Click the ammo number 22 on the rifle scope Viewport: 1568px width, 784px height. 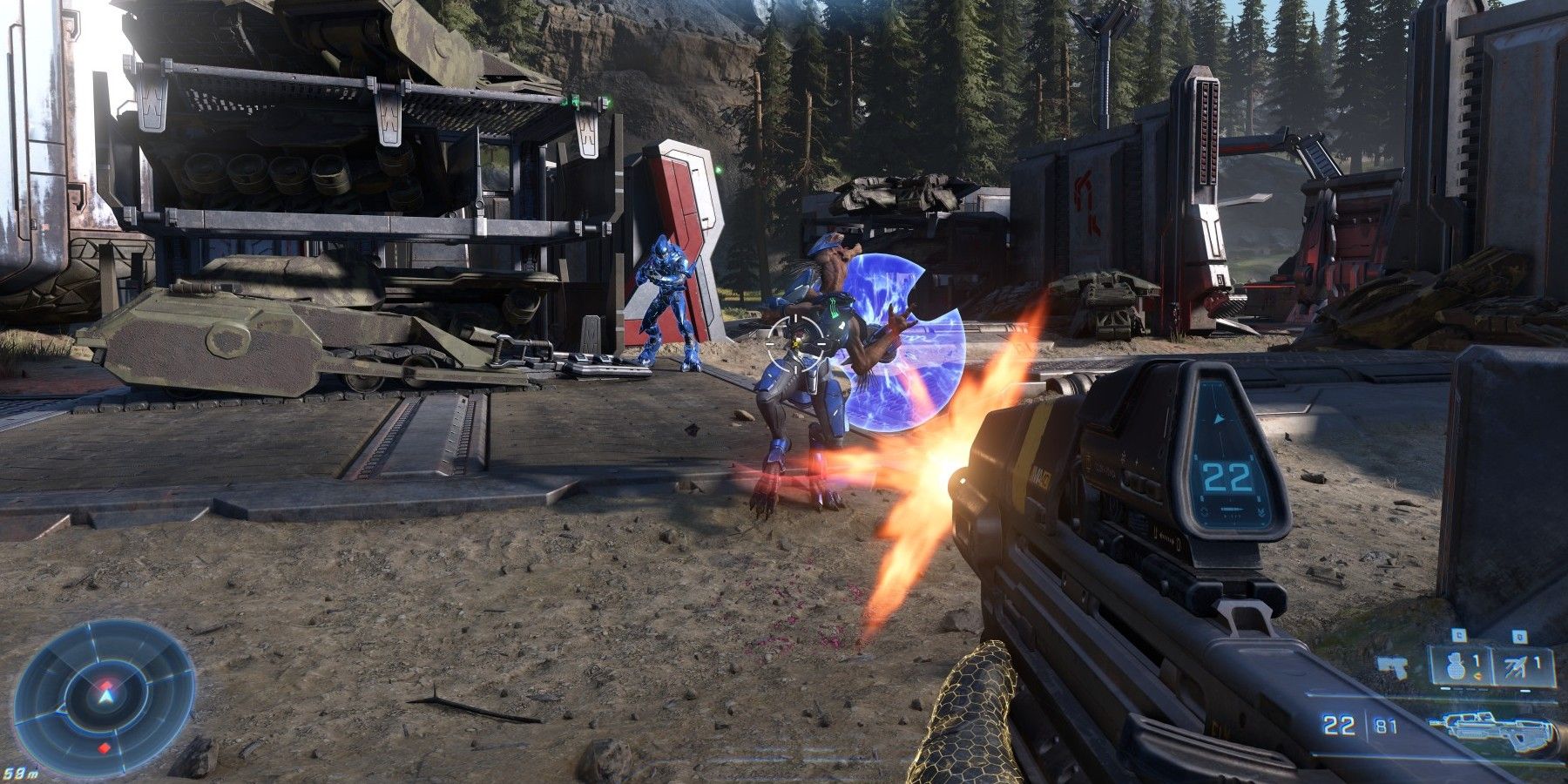[x=1229, y=476]
